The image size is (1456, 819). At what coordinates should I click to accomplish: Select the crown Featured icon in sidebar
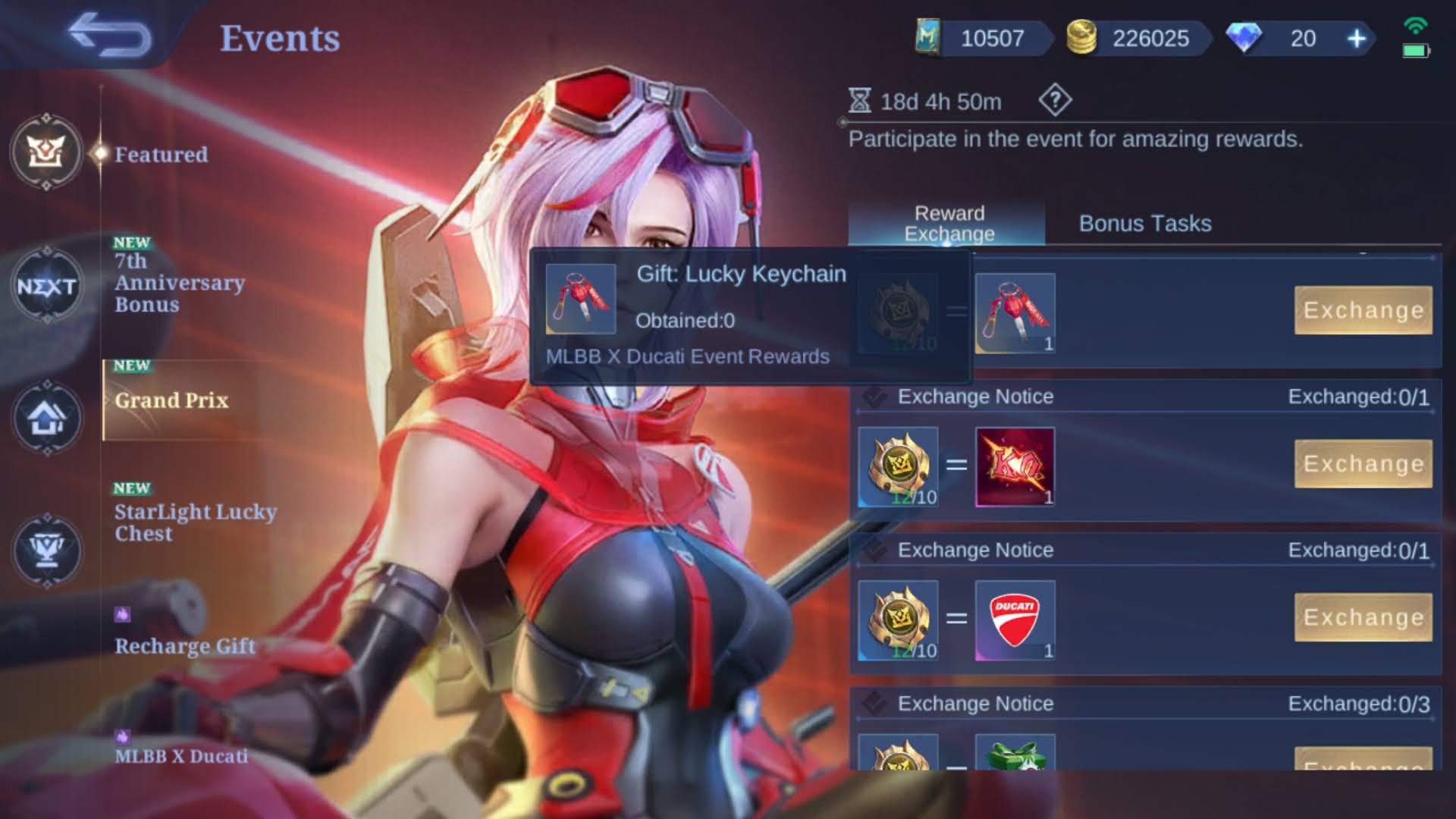(x=45, y=153)
